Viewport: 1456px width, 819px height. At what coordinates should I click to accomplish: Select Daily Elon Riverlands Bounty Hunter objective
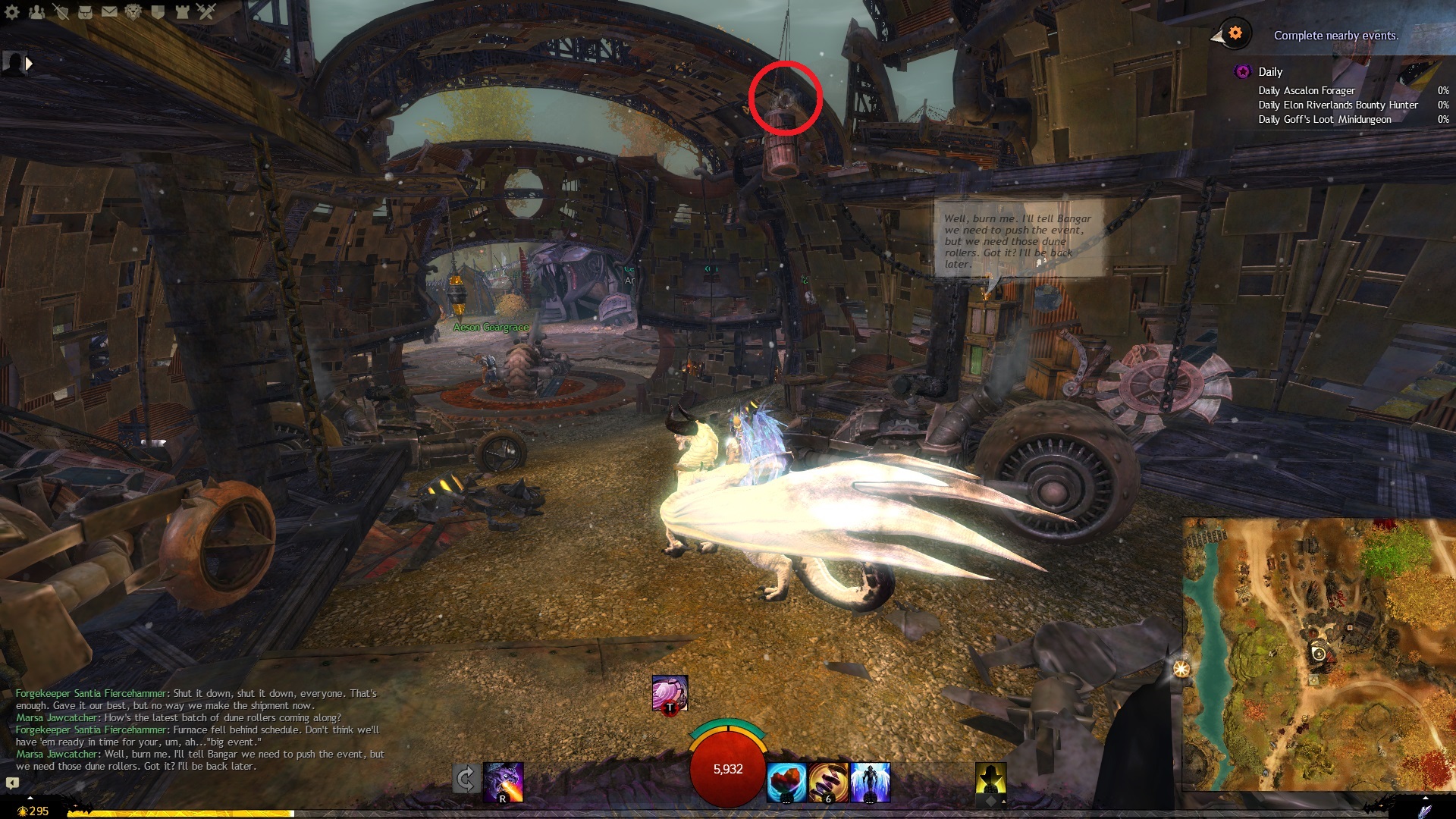pyautogui.click(x=1338, y=105)
